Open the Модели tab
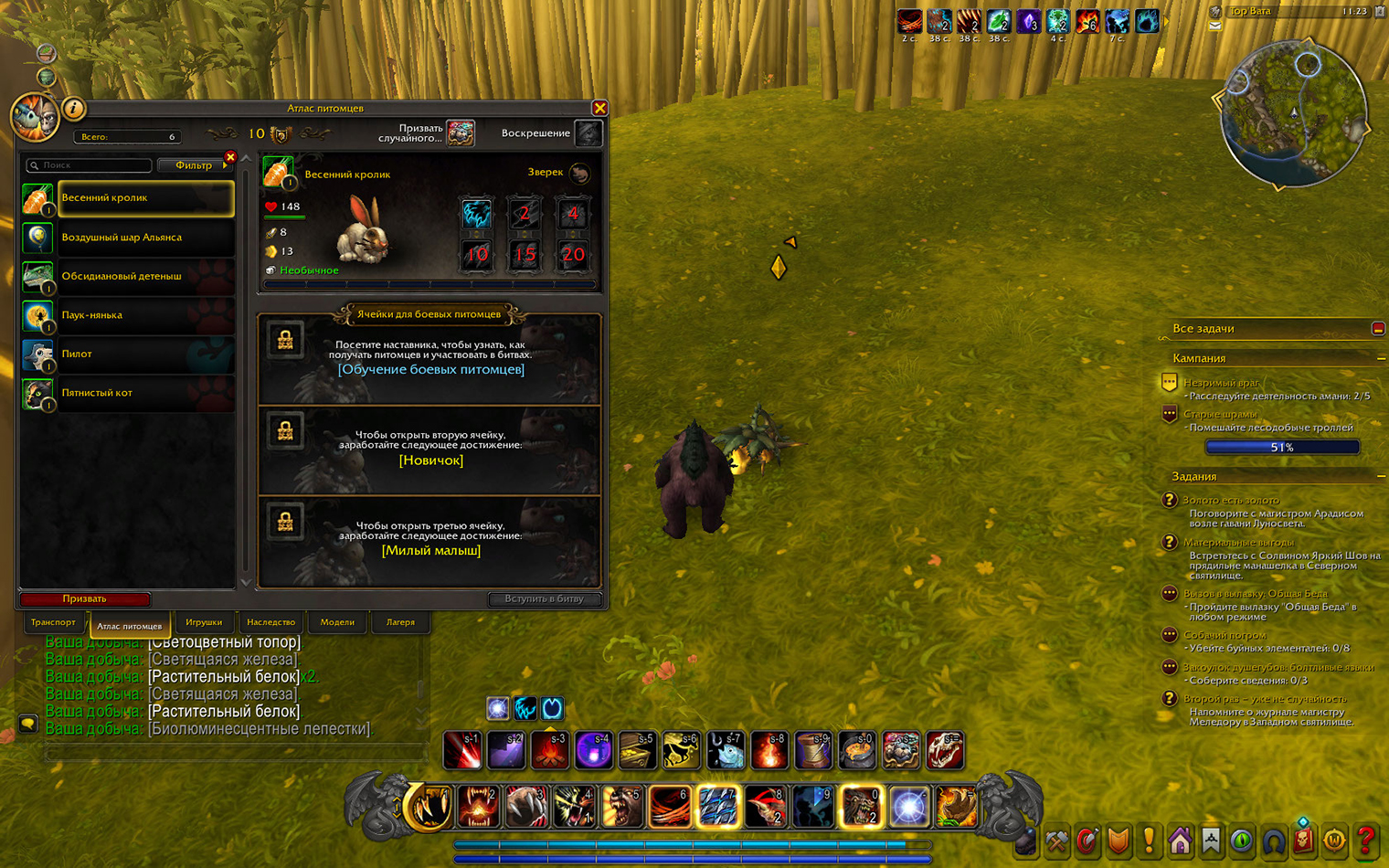The width and height of the screenshot is (1389, 868). 337,622
